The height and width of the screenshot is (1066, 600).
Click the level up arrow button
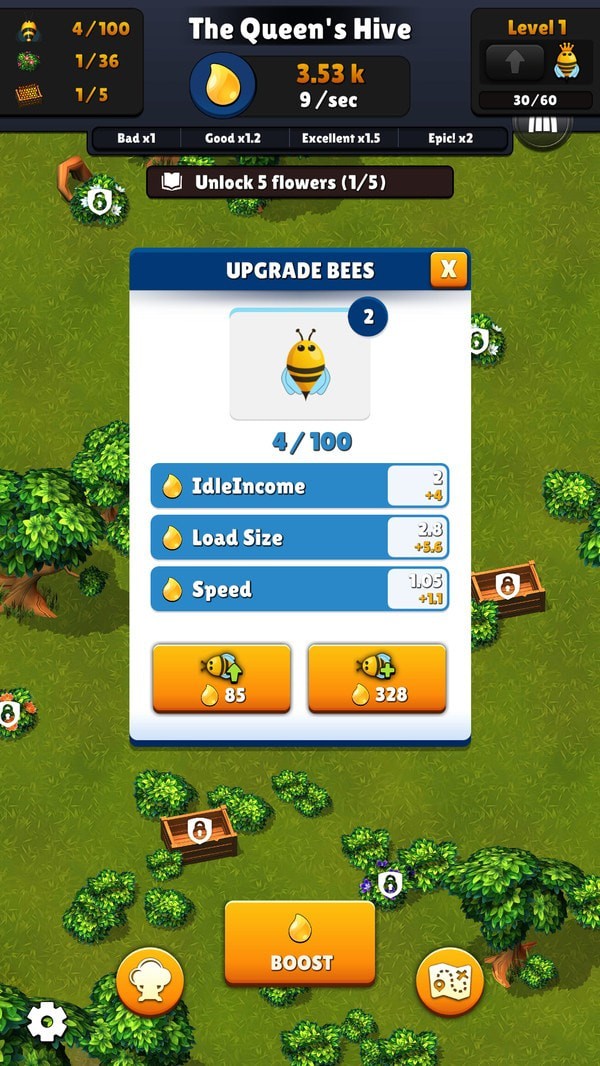tap(514, 63)
